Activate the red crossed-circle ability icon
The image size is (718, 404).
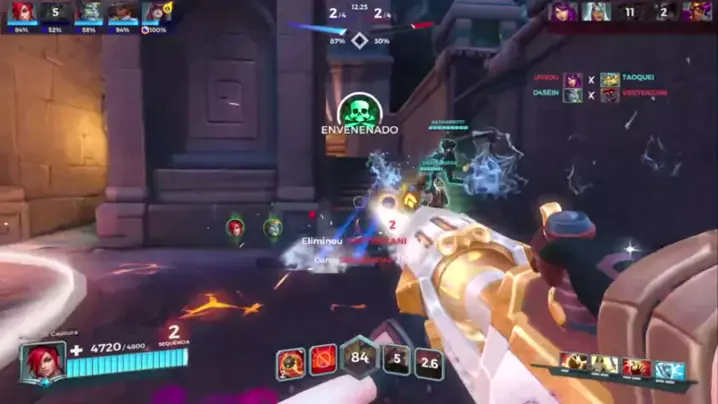(x=323, y=359)
